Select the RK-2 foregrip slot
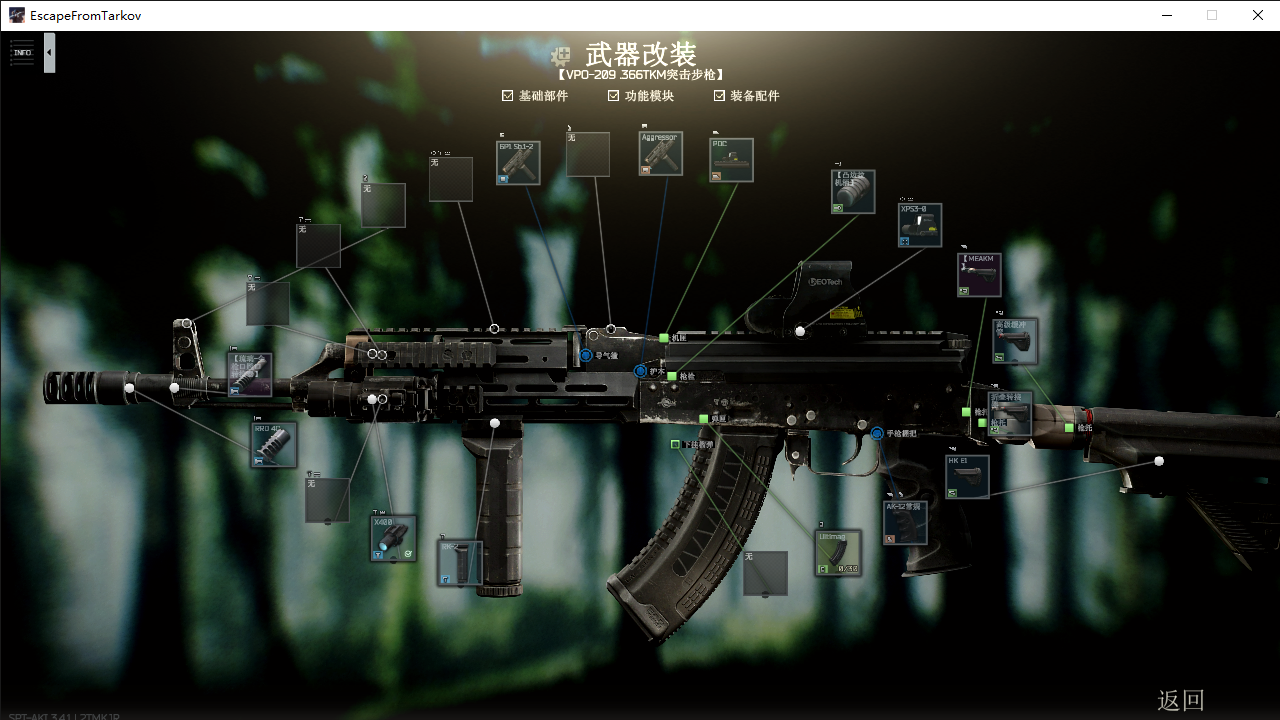Viewport: 1280px width, 720px height. coord(460,563)
